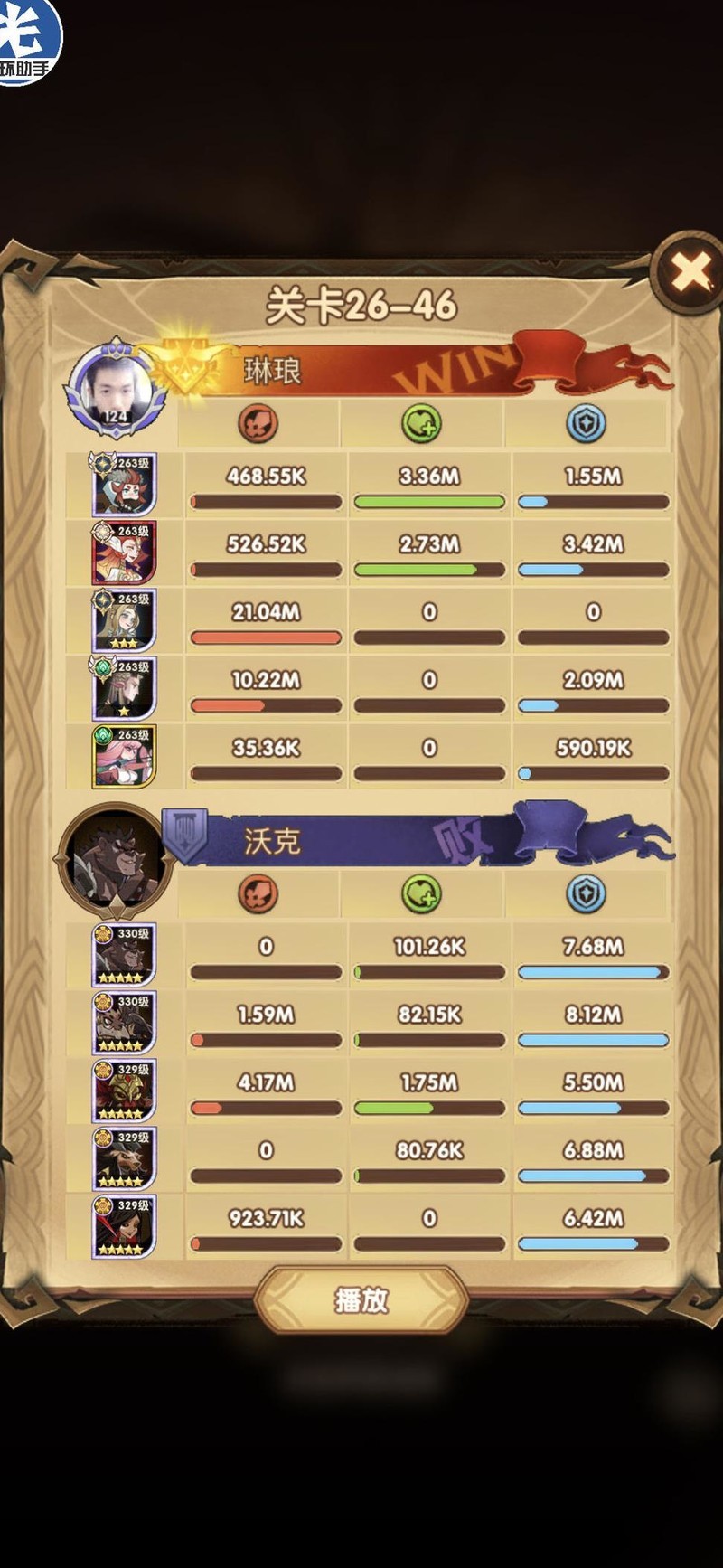
Task: Select the enemy hero with 101.26K healing
Action: (125, 955)
